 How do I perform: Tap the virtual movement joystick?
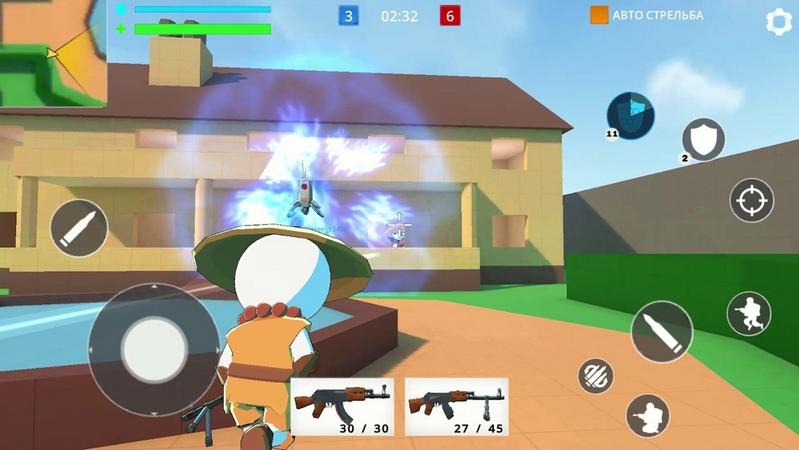[x=153, y=349]
